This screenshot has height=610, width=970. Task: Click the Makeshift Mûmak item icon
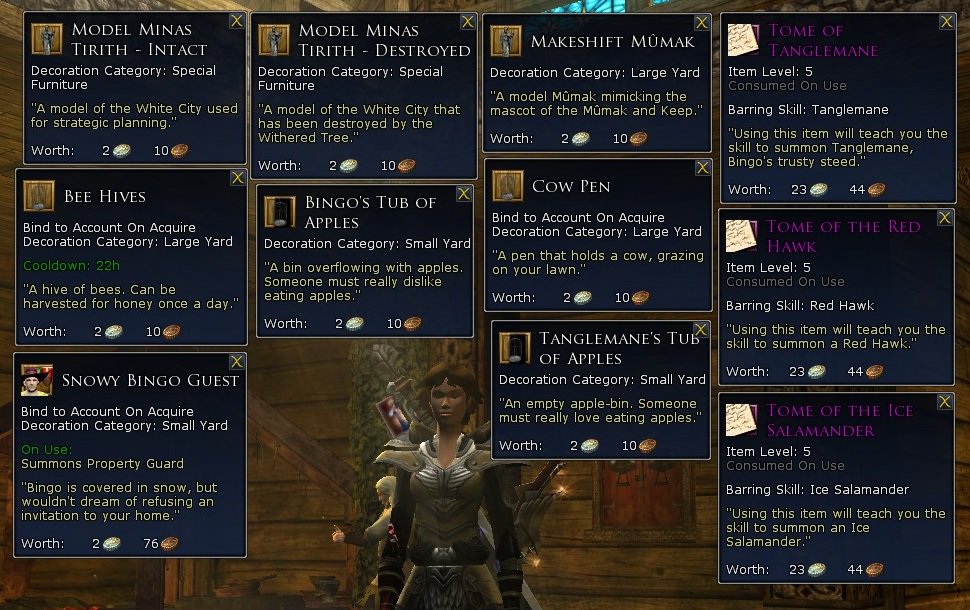tap(506, 41)
